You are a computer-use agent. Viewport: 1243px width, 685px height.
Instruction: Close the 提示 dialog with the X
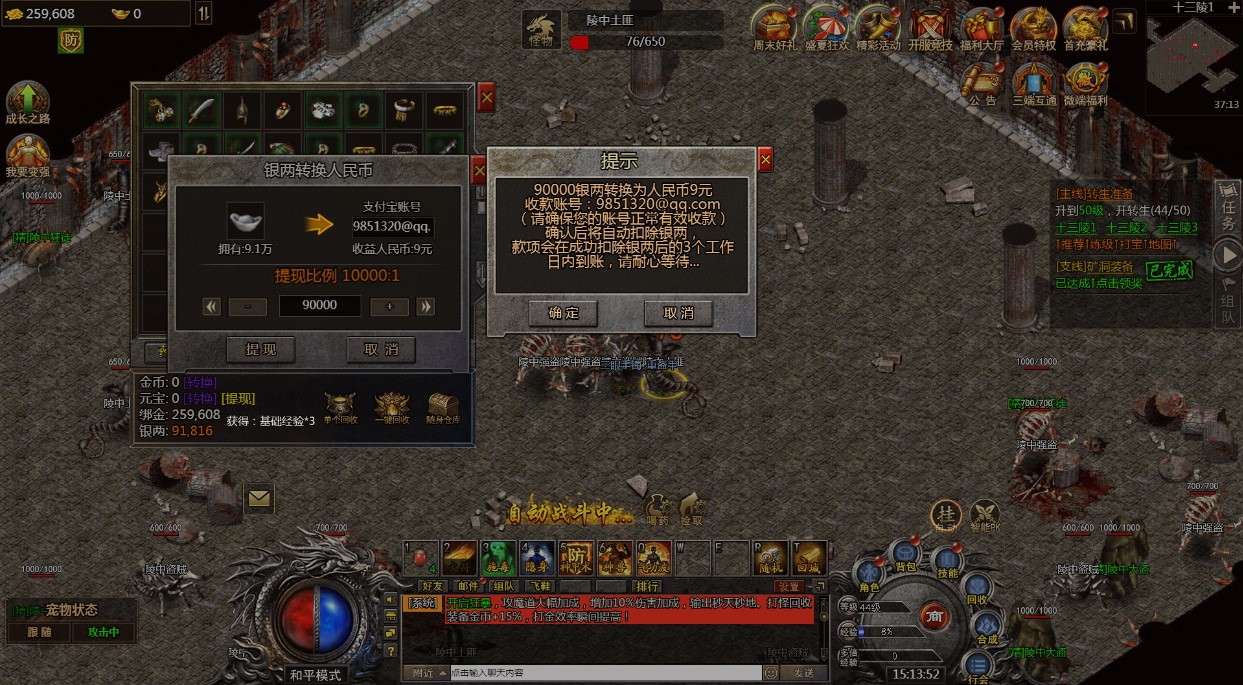pyautogui.click(x=765, y=159)
